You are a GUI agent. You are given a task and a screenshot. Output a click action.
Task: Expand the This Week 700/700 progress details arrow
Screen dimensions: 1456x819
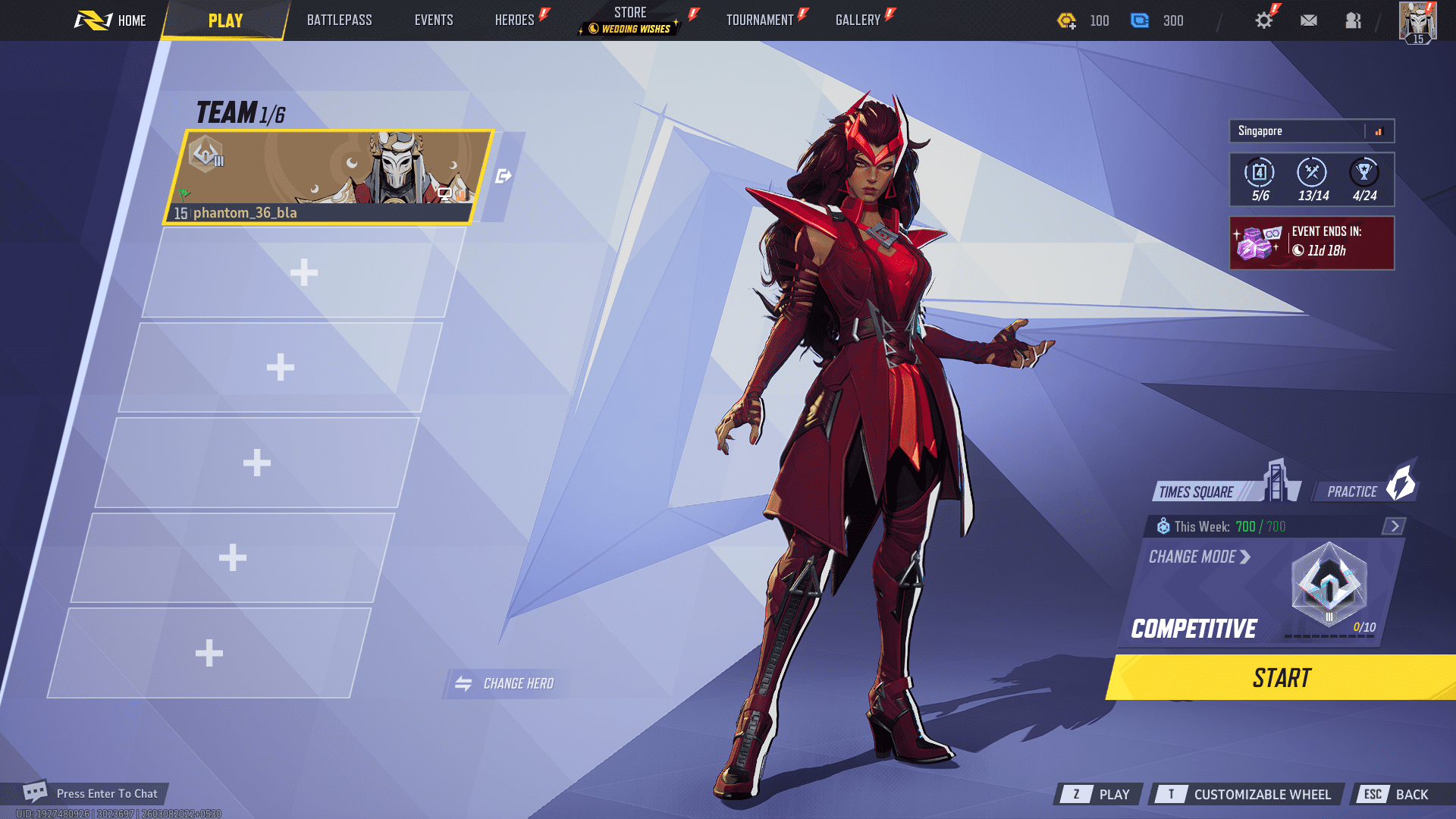point(1394,525)
